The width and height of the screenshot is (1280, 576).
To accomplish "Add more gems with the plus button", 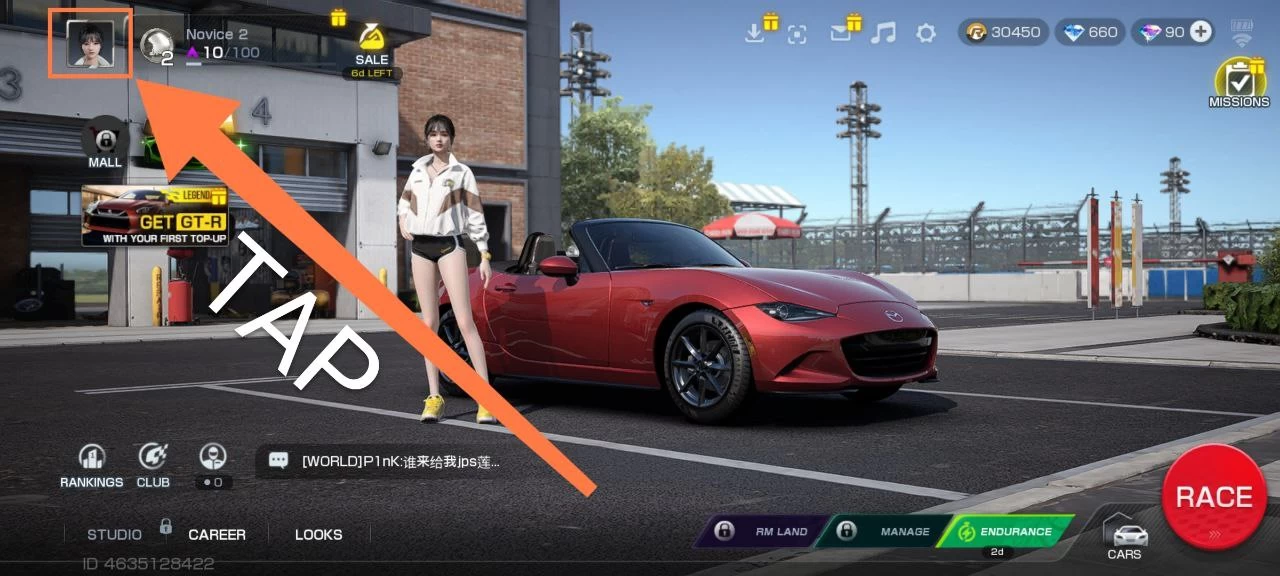I will pyautogui.click(x=1200, y=32).
